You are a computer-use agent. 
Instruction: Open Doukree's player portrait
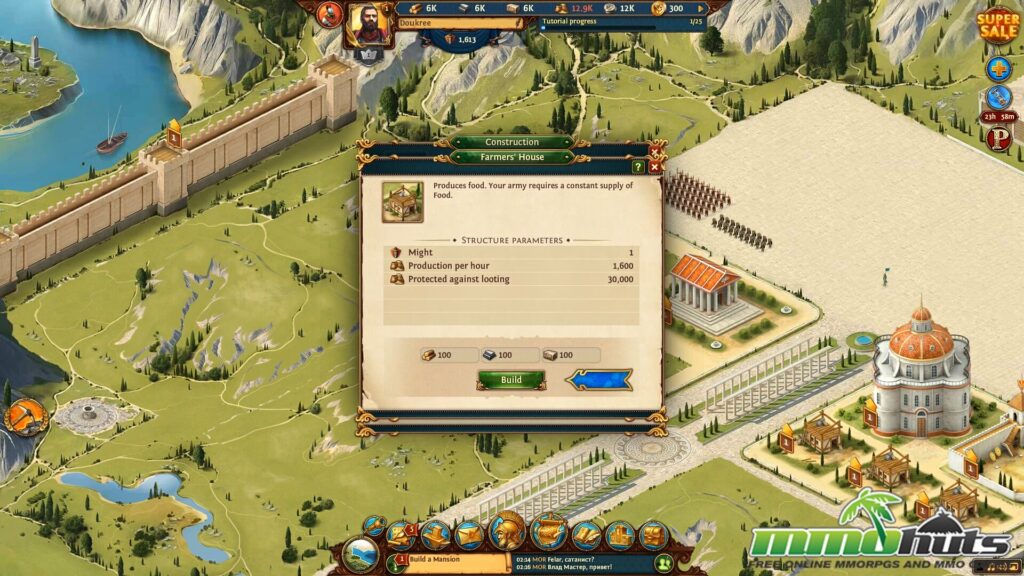369,22
